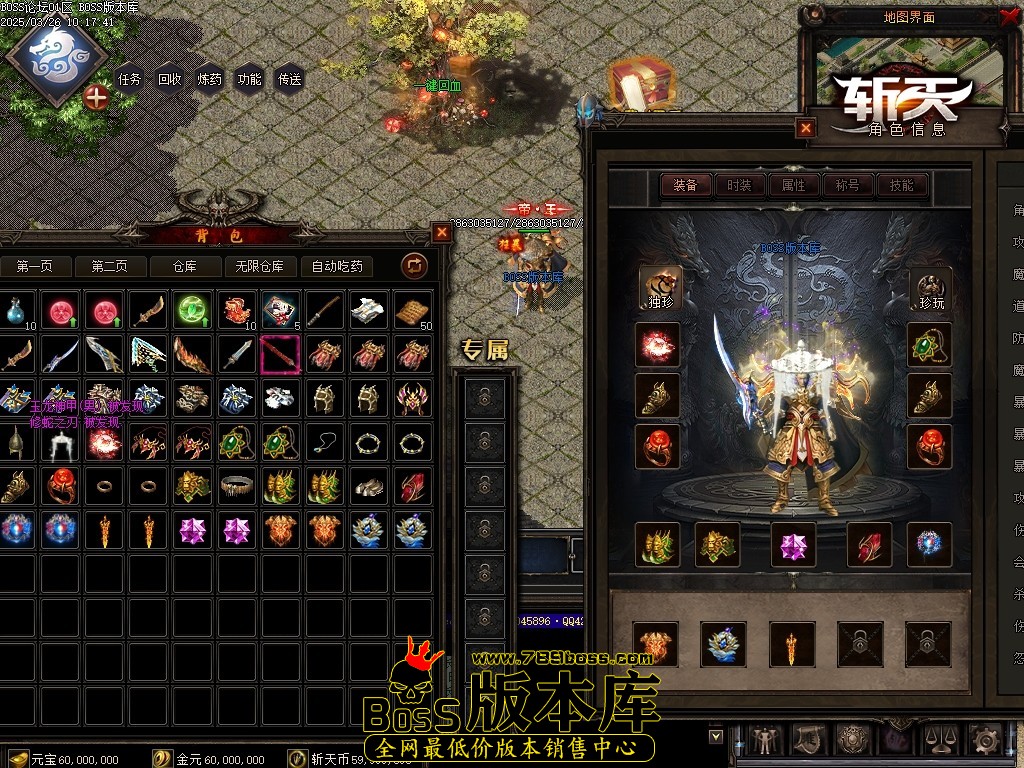
Task: Click the inventory refresh arrows button
Action: point(414,266)
